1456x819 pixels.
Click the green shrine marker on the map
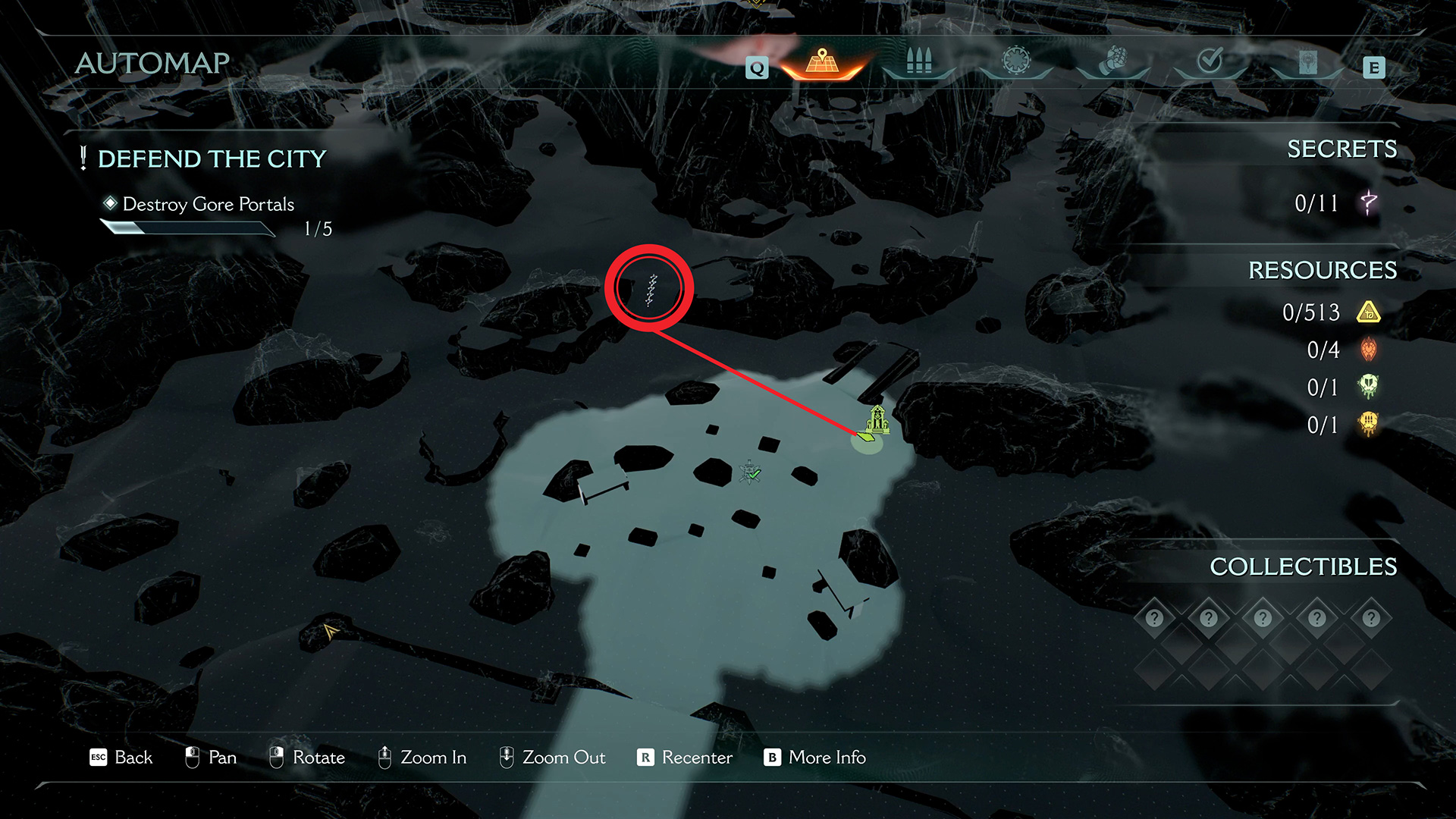877,419
